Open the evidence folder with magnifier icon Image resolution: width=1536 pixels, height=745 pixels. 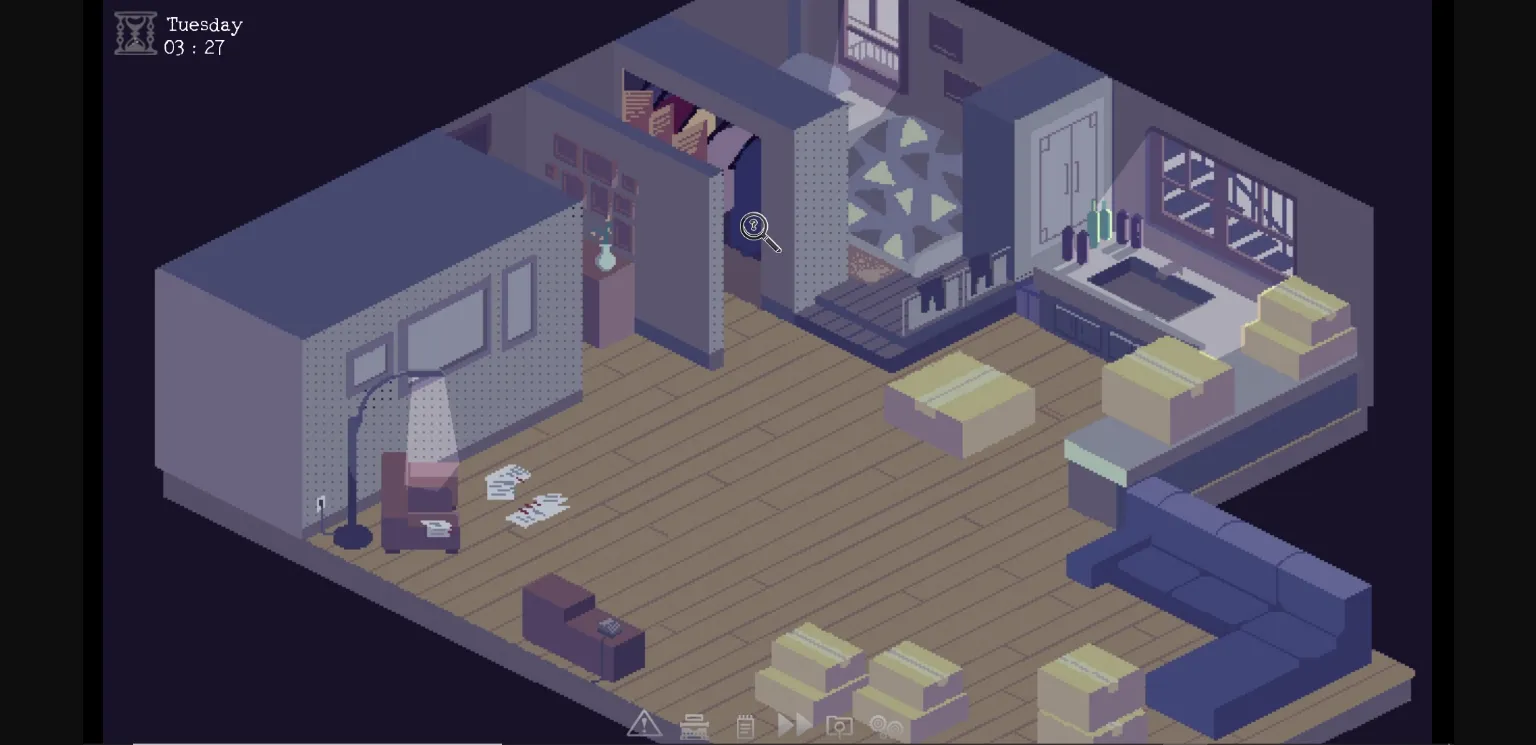tap(839, 724)
